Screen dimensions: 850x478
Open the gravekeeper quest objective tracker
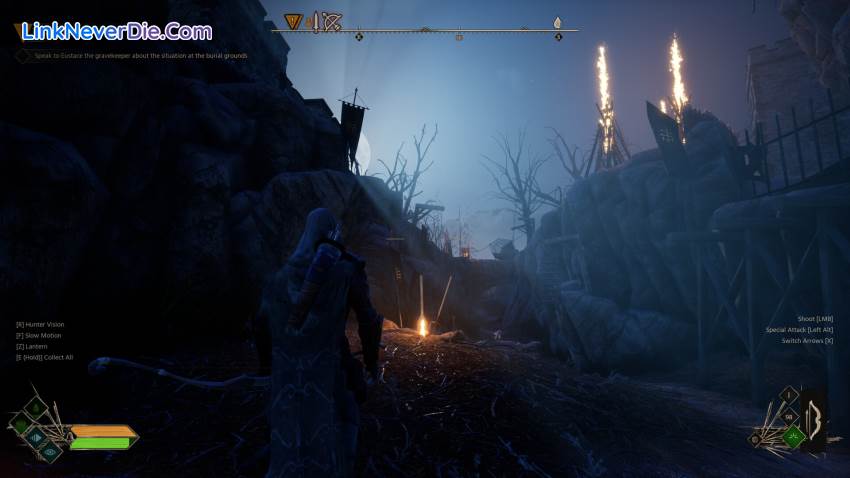pyautogui.click(x=137, y=56)
